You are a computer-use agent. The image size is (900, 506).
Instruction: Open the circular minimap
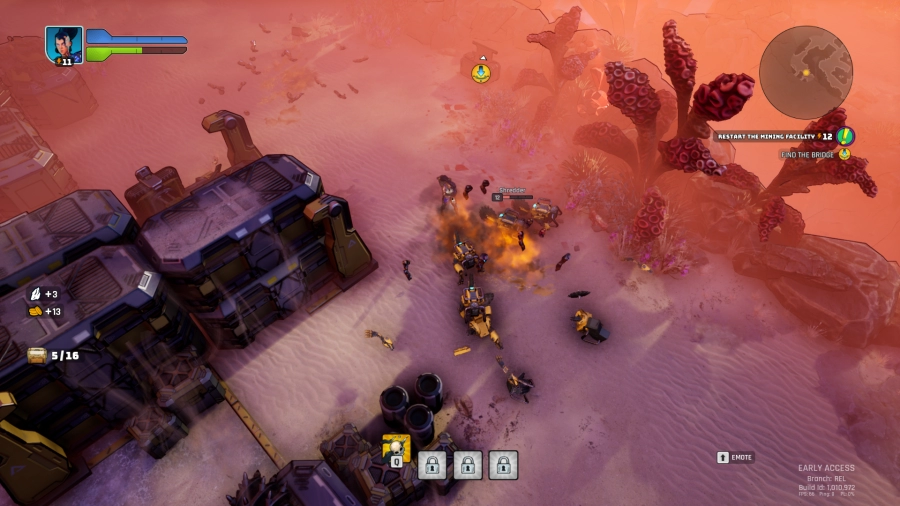point(805,72)
